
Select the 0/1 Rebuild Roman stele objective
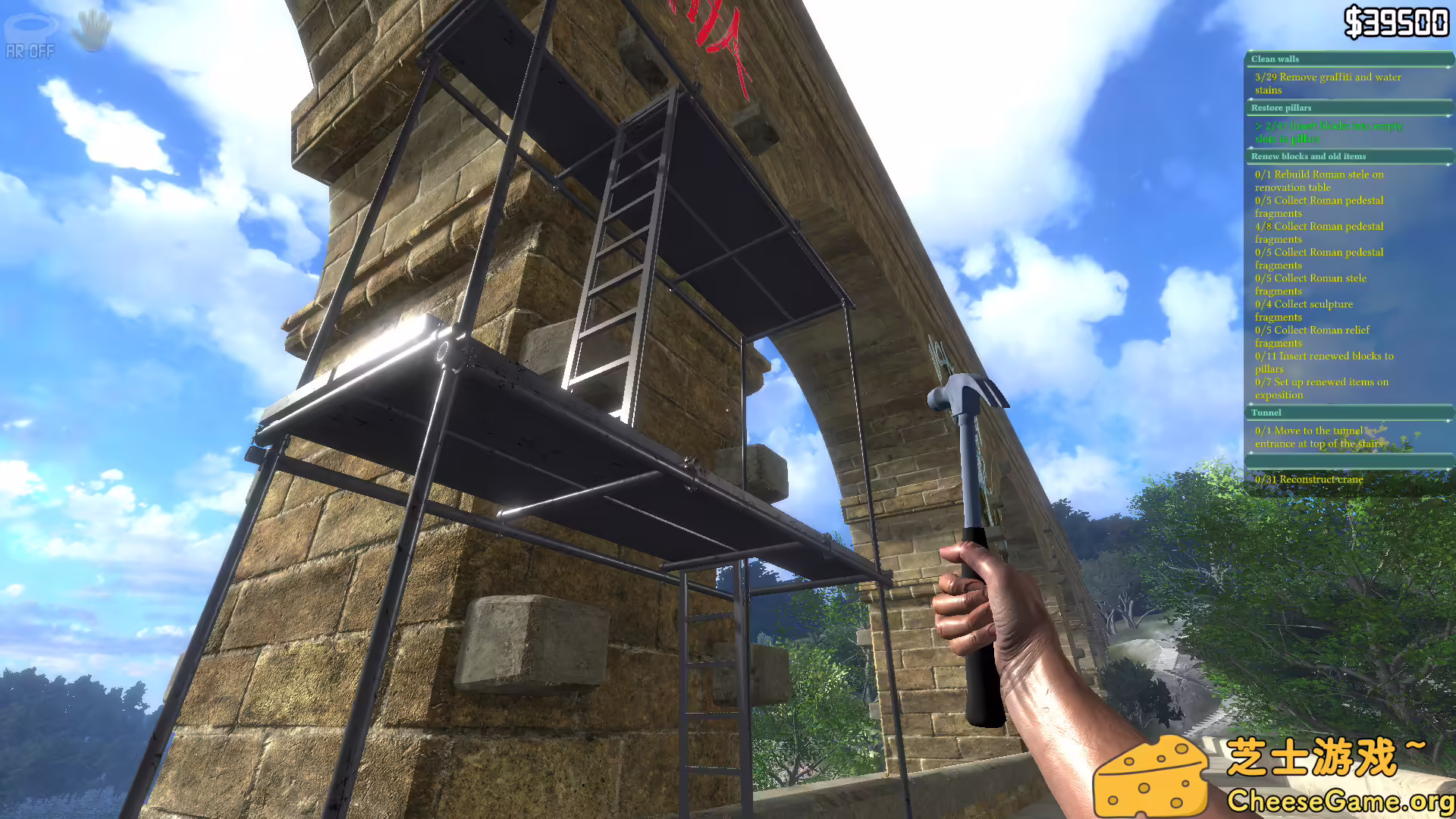[x=1319, y=180]
